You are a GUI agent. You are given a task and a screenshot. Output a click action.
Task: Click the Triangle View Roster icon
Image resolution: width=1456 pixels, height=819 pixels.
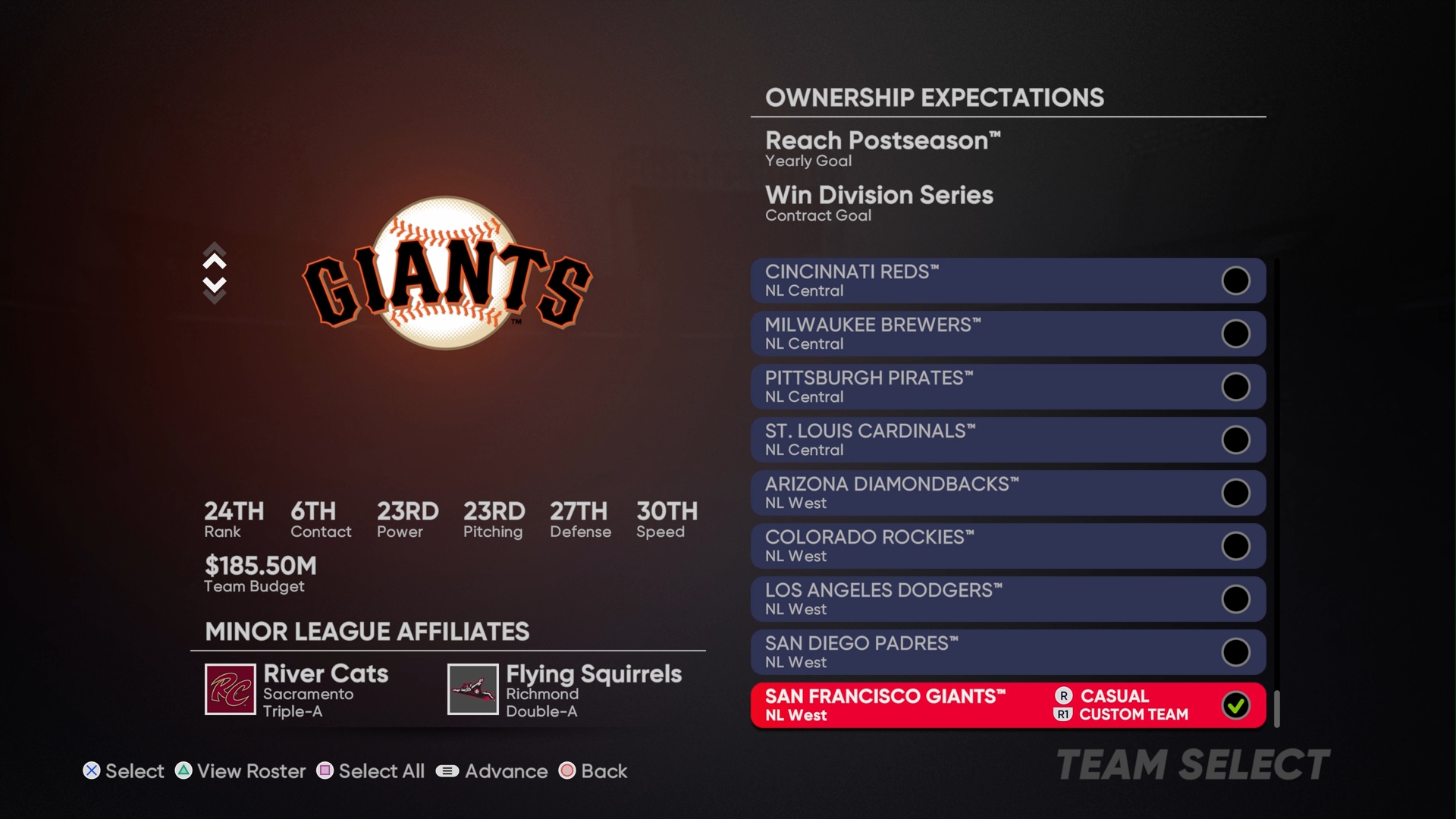click(182, 771)
